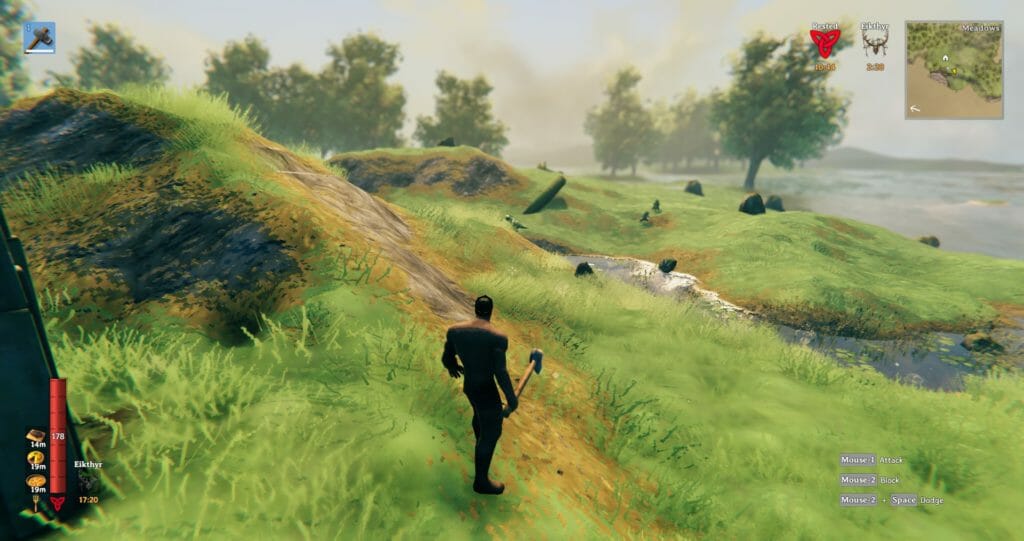Click the top food icon showing 14m

click(35, 436)
